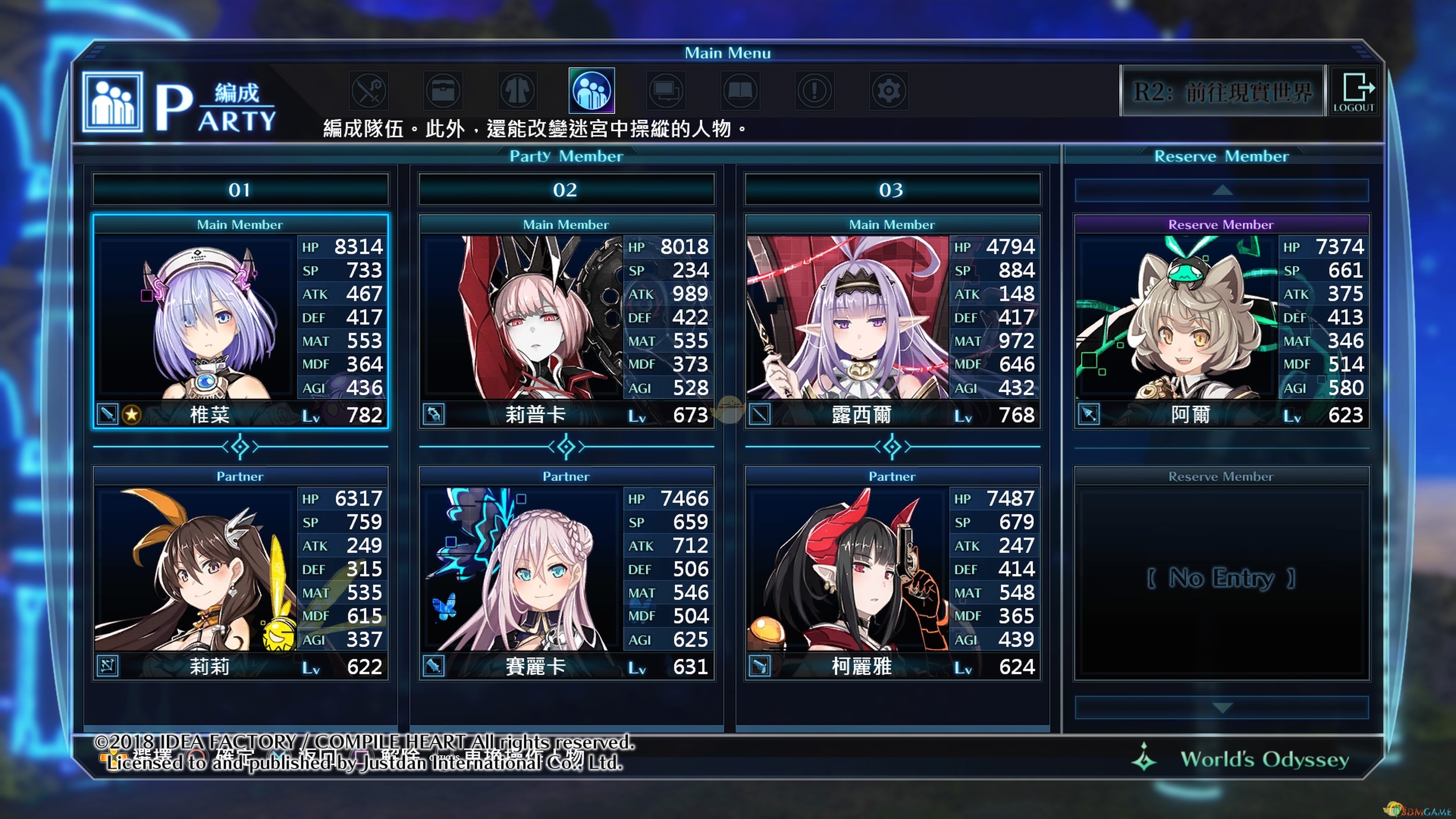The height and width of the screenshot is (819, 1456).
Task: Open the highlighted party formation tab
Action: 591,91
